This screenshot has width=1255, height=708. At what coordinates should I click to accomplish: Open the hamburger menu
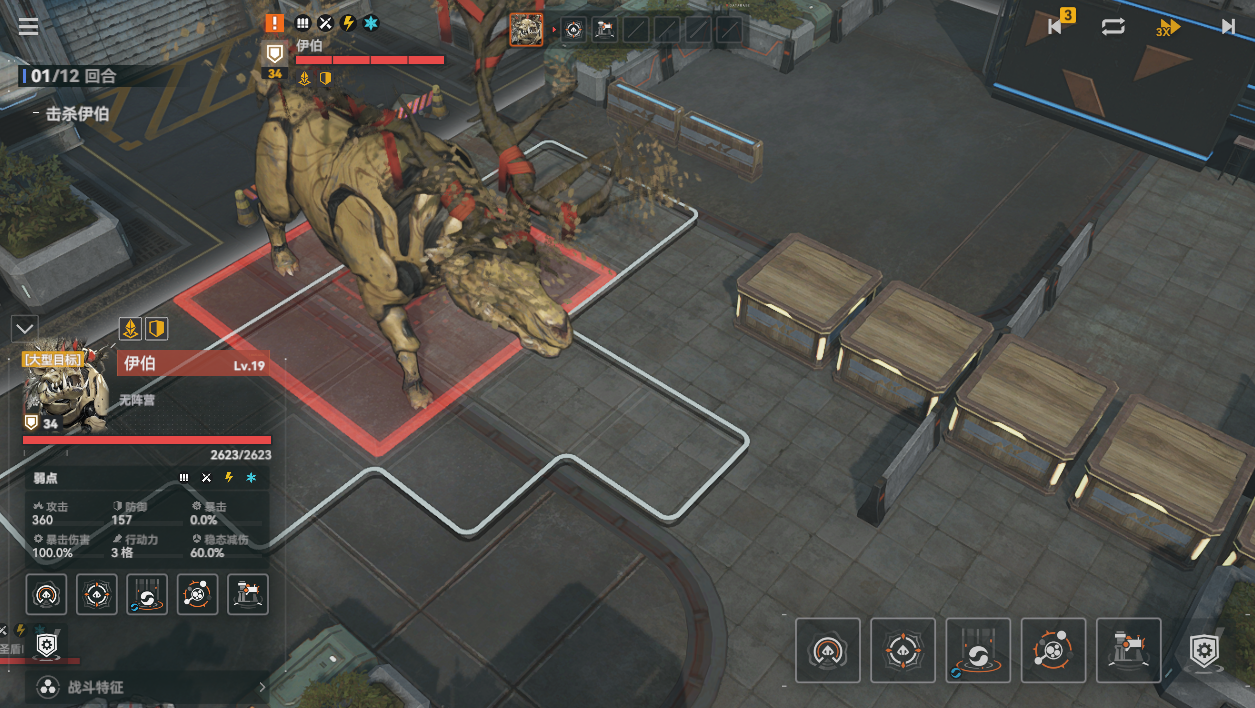[x=28, y=26]
